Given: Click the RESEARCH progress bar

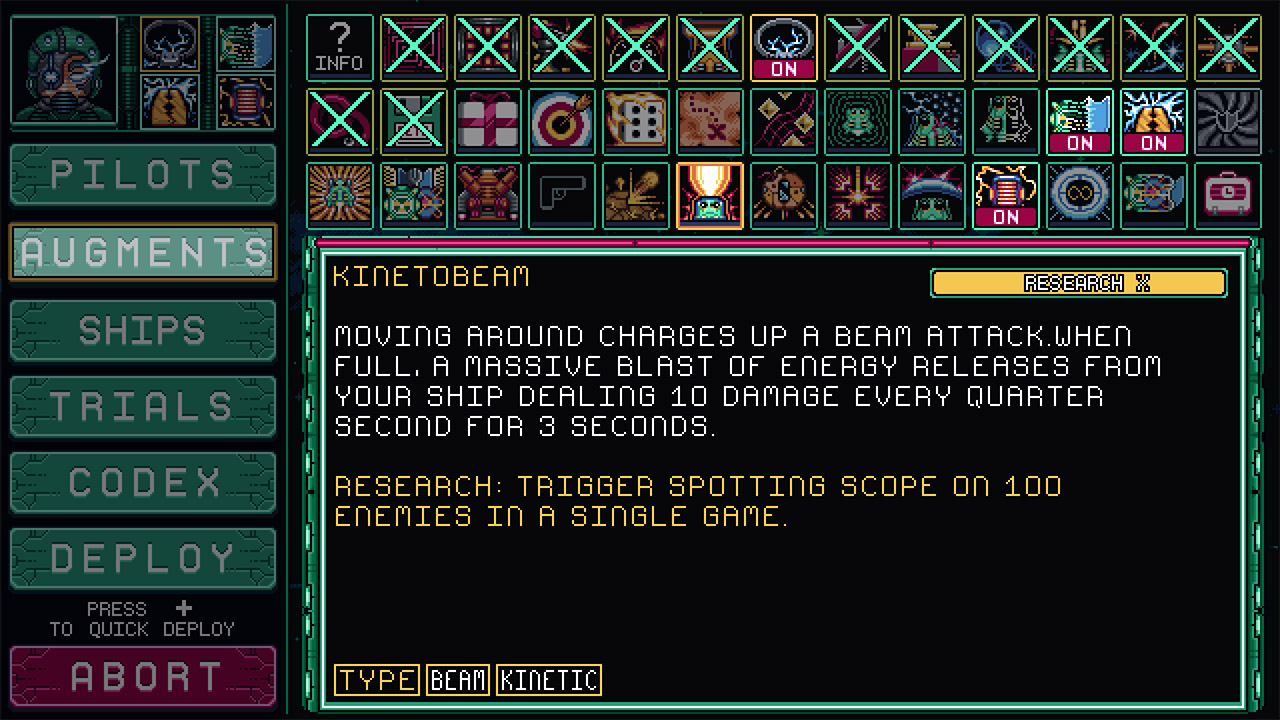Looking at the screenshot, I should [1079, 283].
